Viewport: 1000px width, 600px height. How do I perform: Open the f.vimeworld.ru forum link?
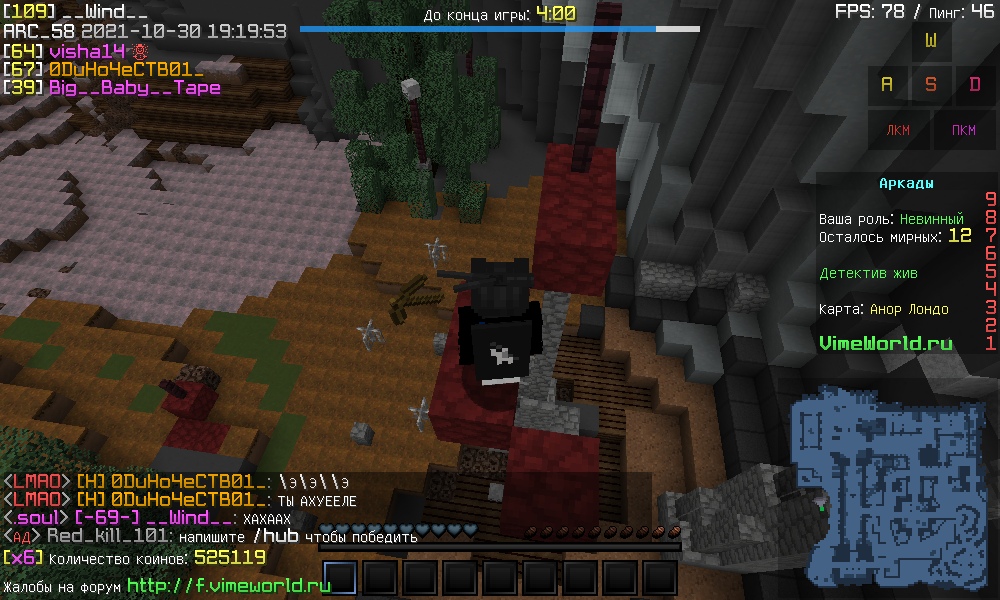point(229,585)
